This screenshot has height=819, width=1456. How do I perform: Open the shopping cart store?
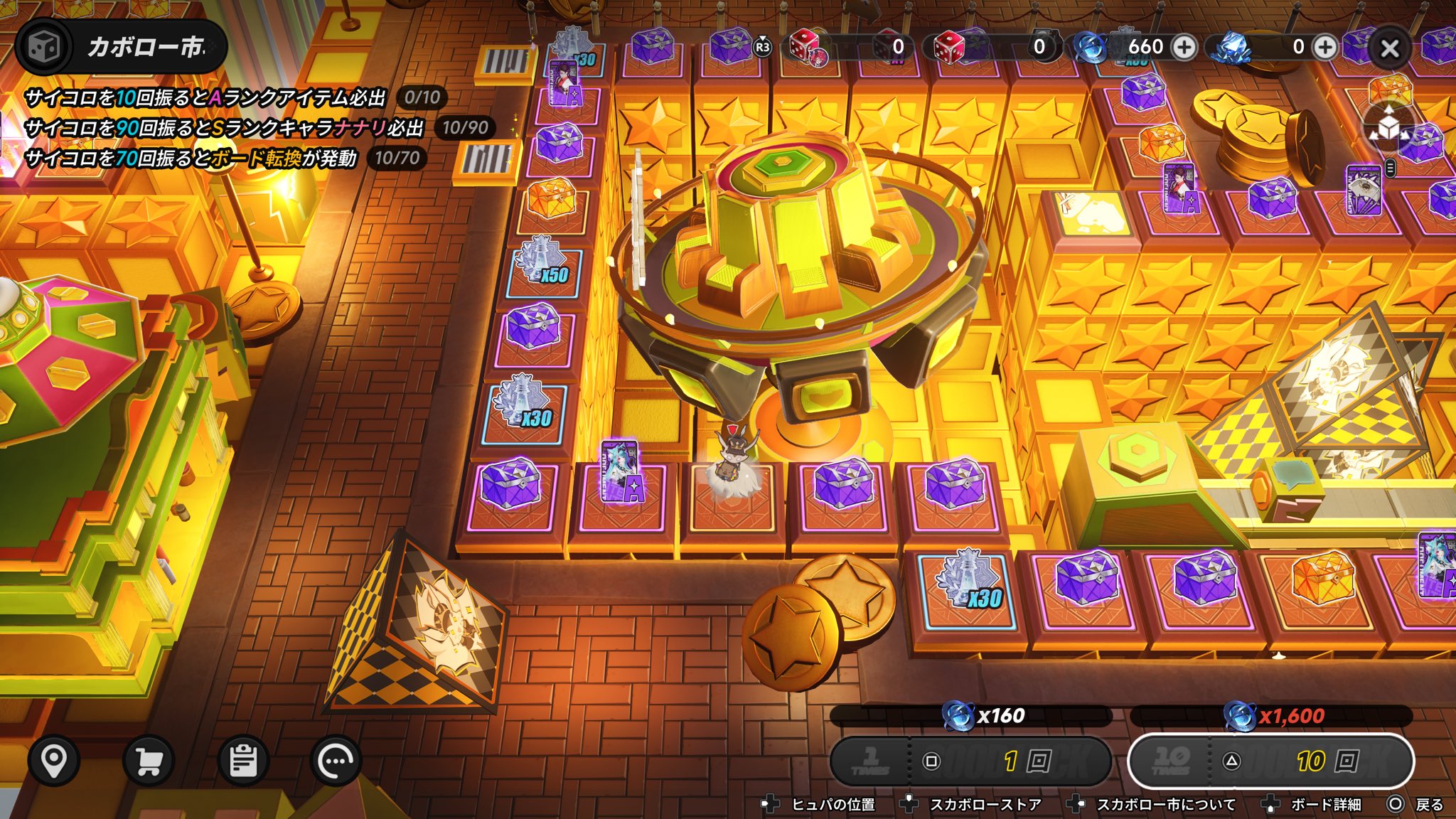tap(149, 761)
